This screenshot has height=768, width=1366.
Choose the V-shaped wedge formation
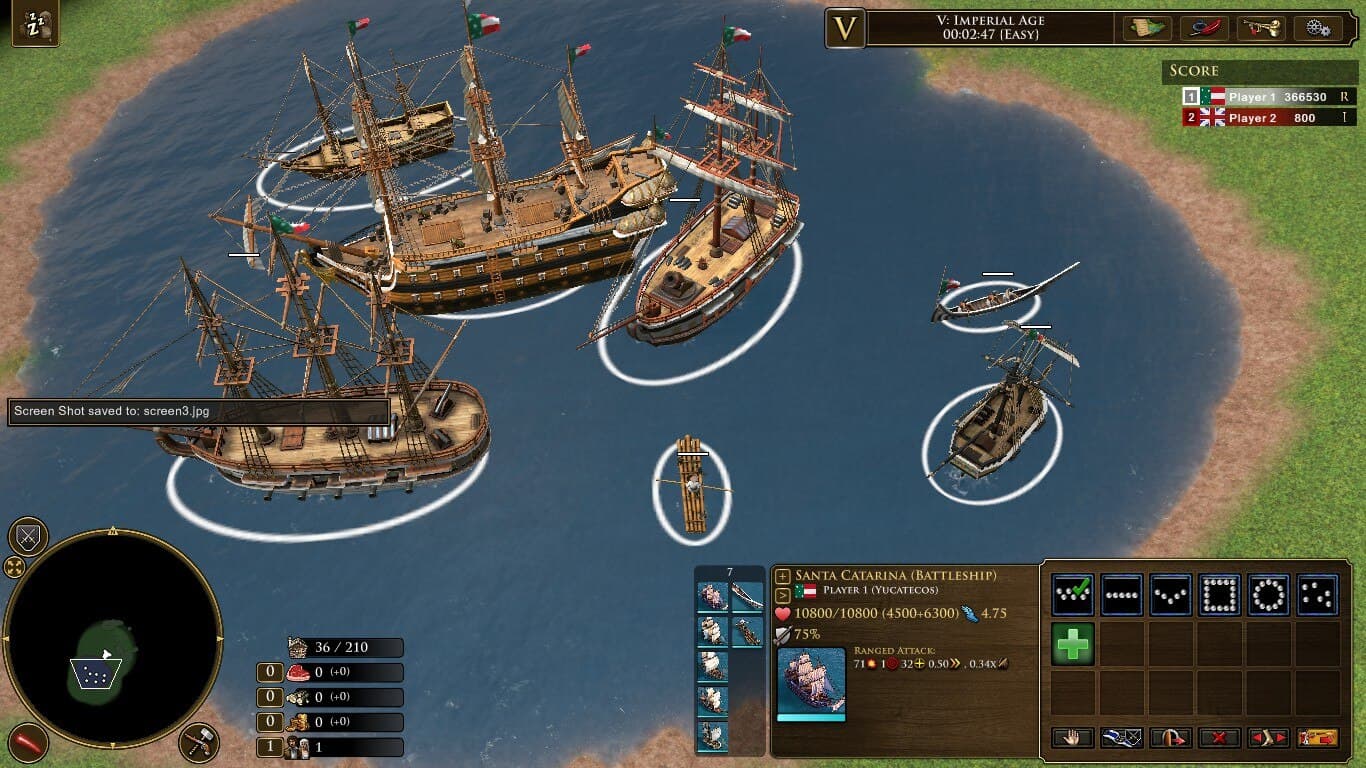(x=1170, y=595)
